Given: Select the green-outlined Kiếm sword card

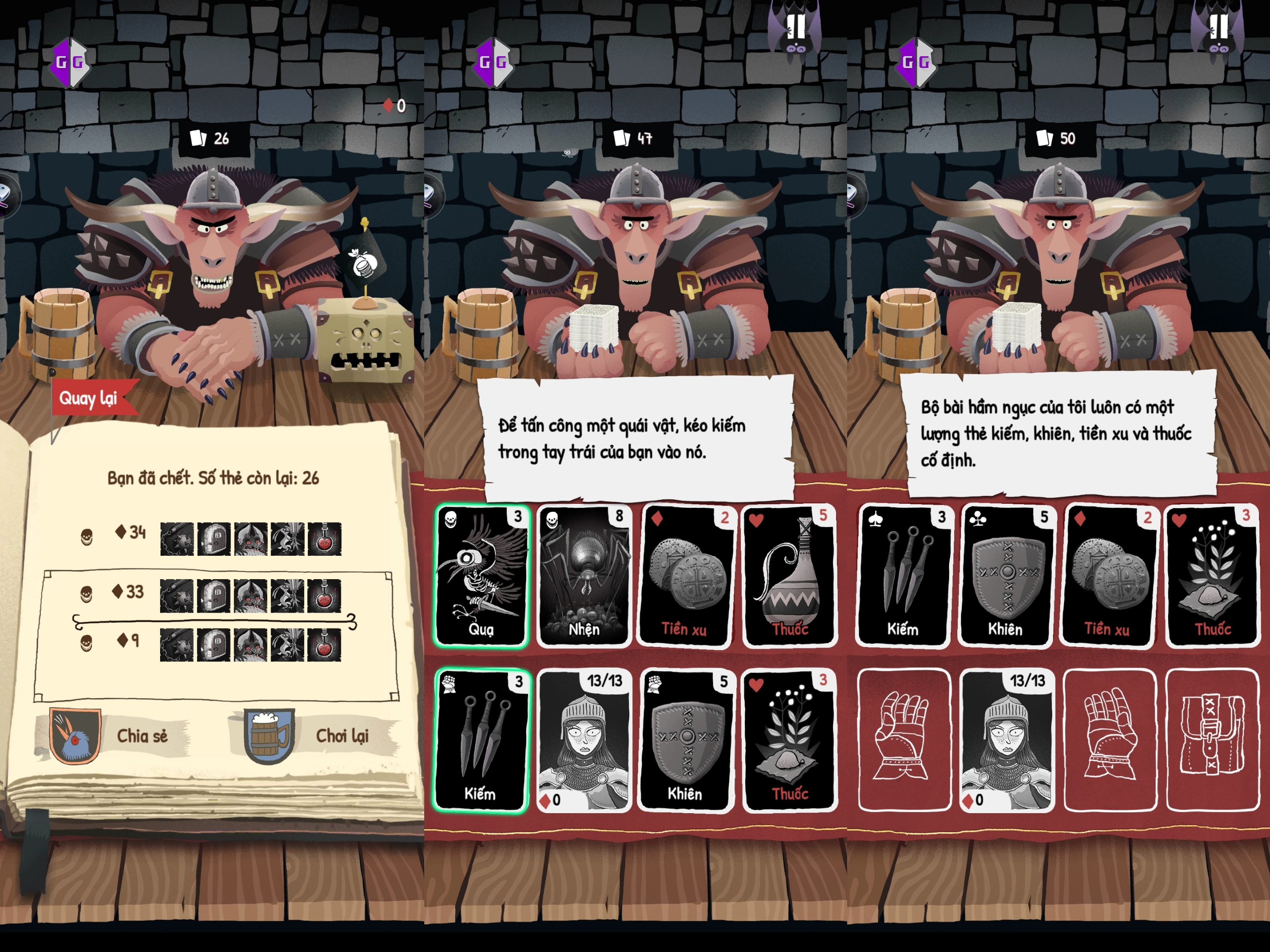Looking at the screenshot, I should click(x=481, y=740).
